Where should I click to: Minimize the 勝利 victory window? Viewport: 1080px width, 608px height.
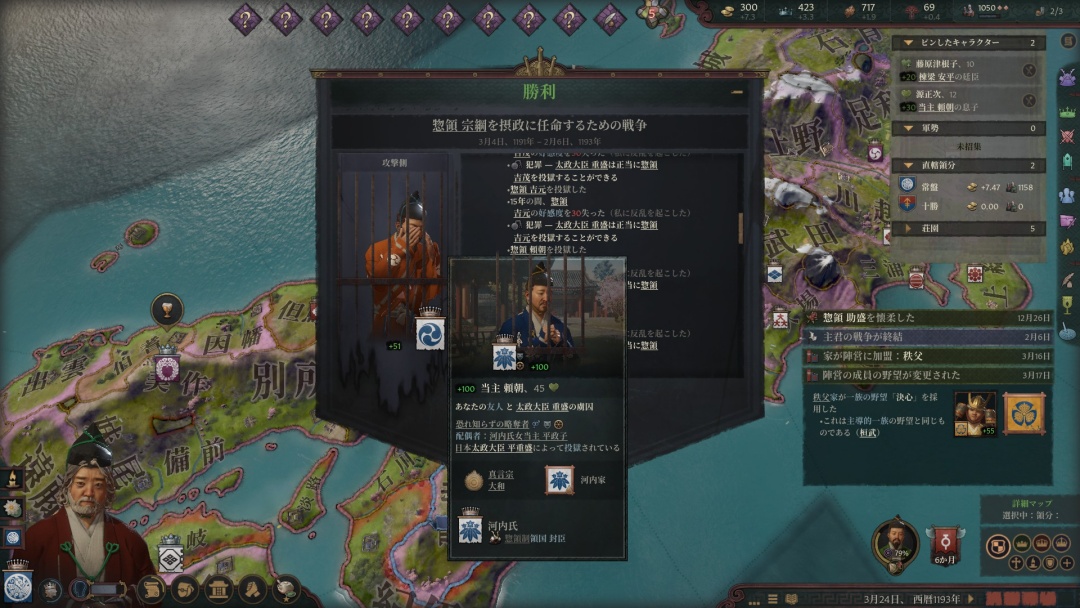(736, 92)
